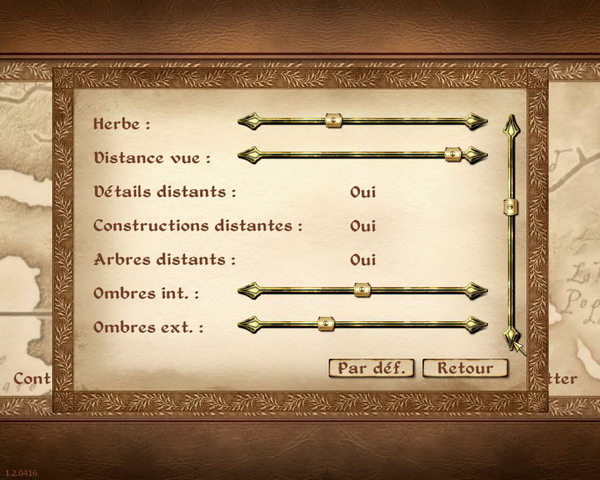The height and width of the screenshot is (480, 600).
Task: Increase Distance vue with right arrow
Action: point(476,155)
